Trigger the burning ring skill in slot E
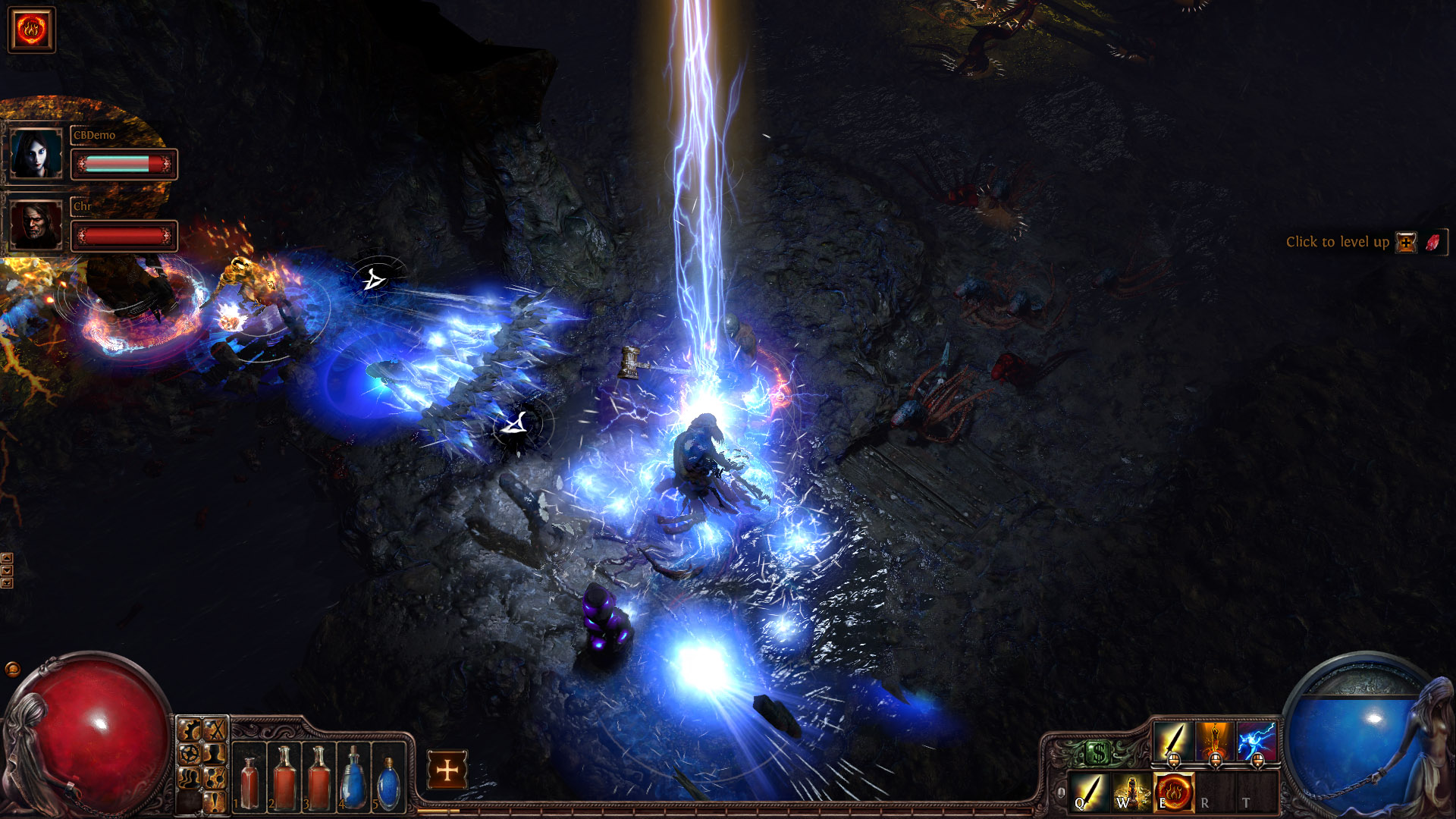Screen dimensions: 1456x819 point(1174,791)
